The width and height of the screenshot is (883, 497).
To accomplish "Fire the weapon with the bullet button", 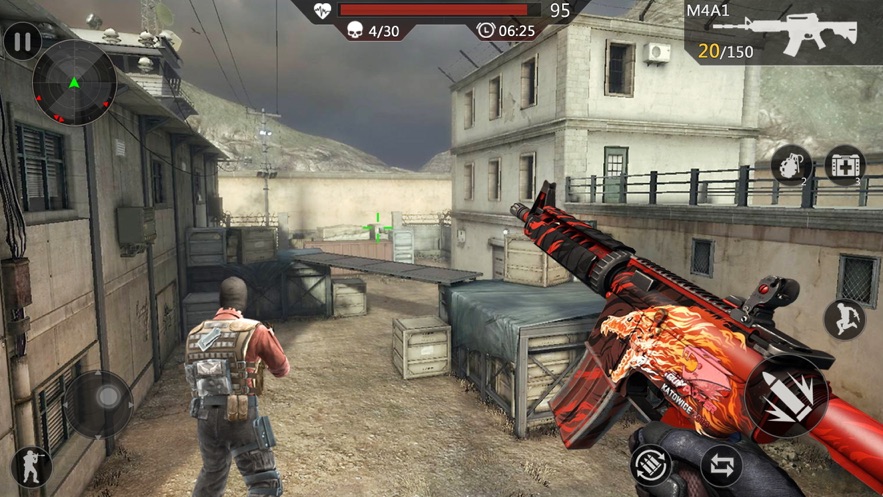I will [787, 396].
